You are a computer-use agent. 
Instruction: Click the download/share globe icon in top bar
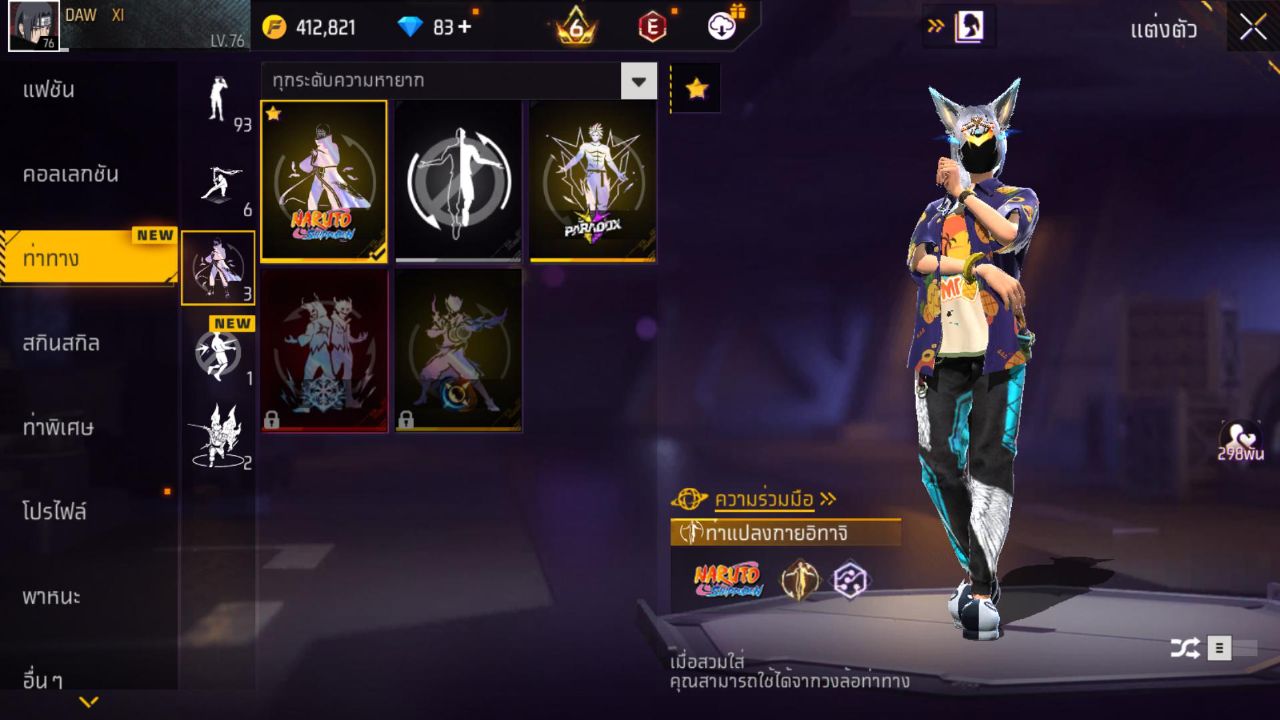point(720,27)
